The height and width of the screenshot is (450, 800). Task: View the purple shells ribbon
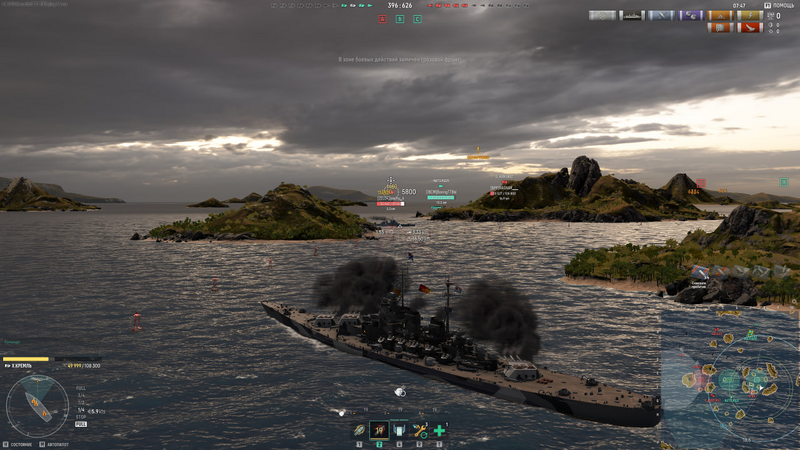(691, 16)
